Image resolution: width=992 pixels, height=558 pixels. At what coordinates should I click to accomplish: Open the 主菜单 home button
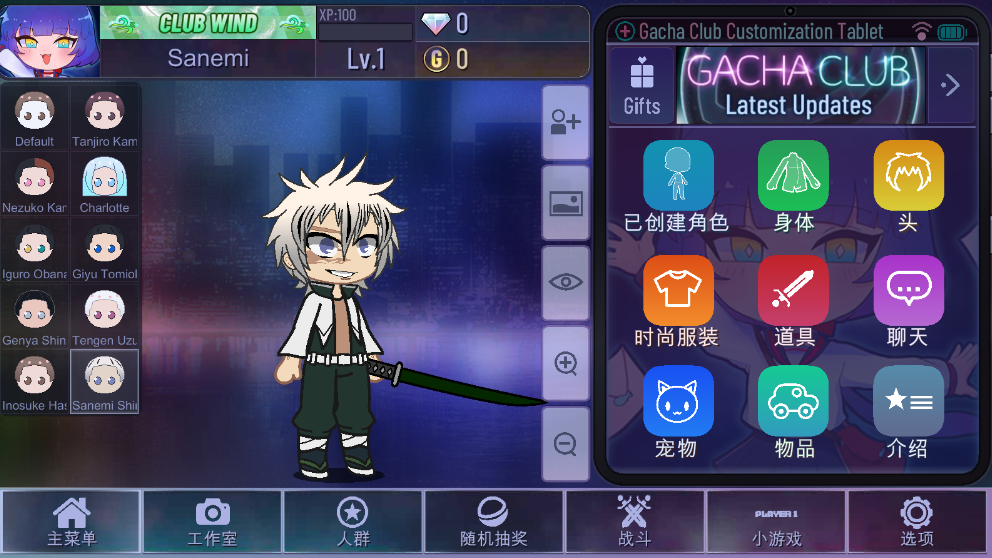point(71,521)
